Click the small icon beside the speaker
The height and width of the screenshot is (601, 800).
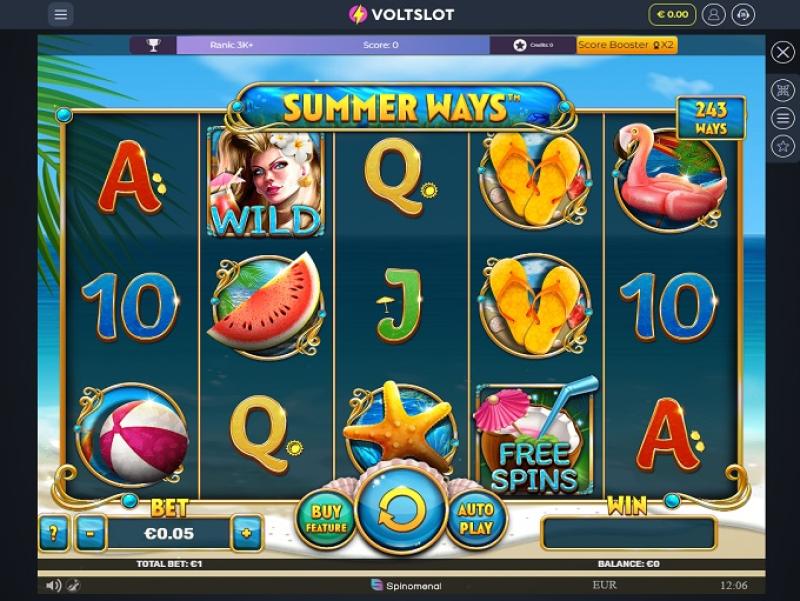tap(73, 585)
